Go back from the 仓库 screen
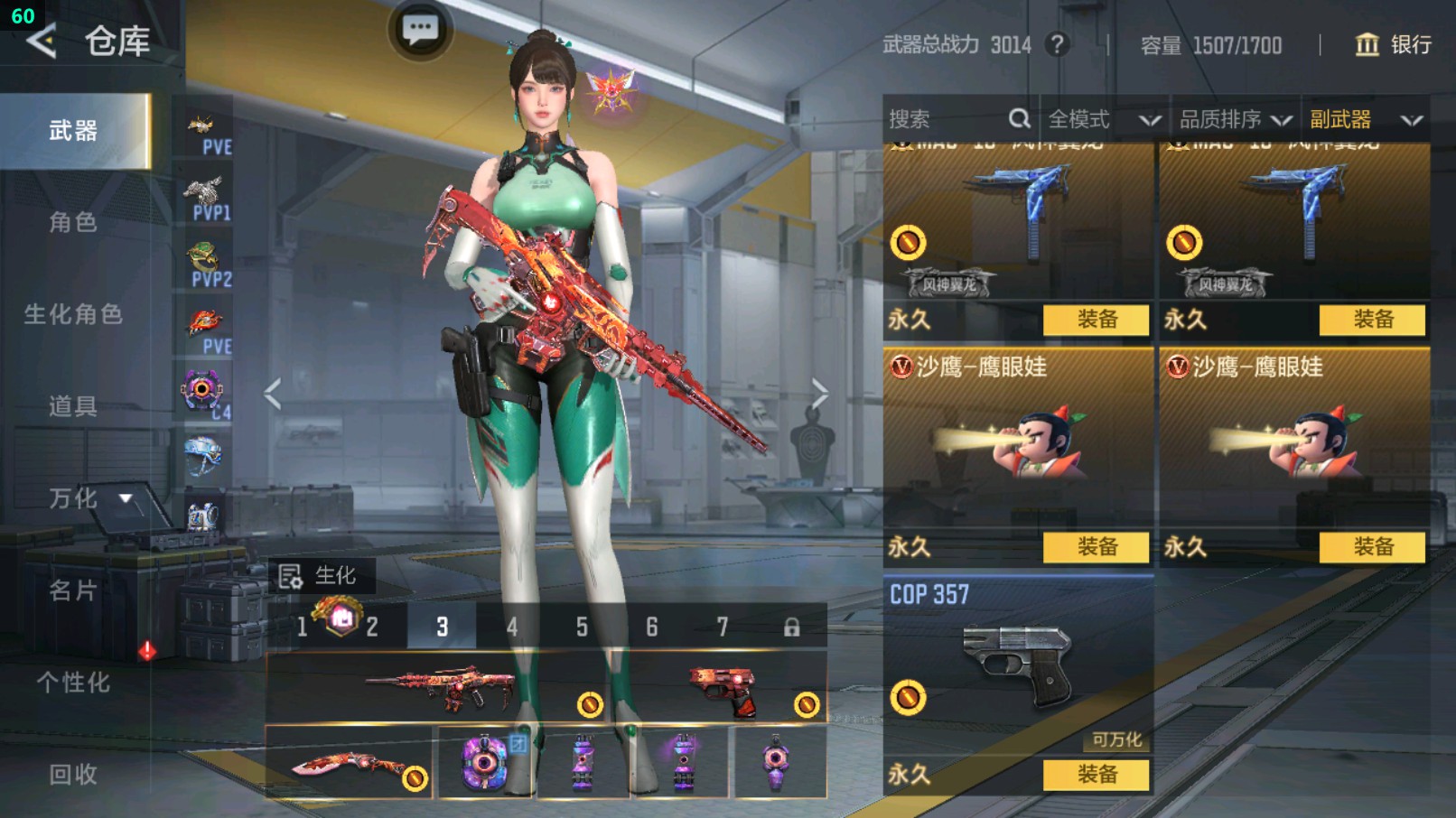The image size is (1456, 818). (x=42, y=42)
